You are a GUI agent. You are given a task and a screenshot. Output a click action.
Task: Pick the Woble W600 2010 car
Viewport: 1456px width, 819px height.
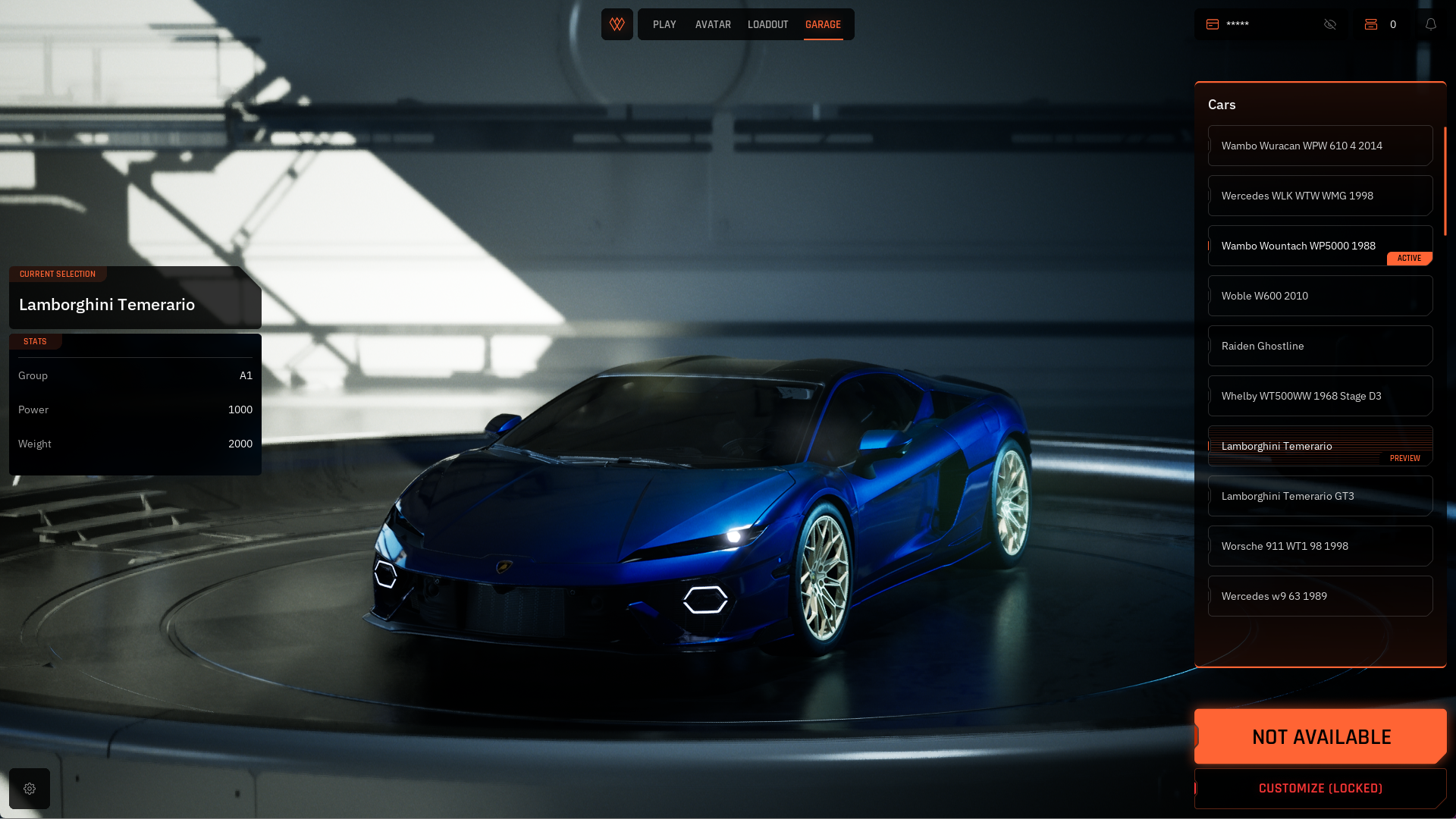(x=1319, y=296)
